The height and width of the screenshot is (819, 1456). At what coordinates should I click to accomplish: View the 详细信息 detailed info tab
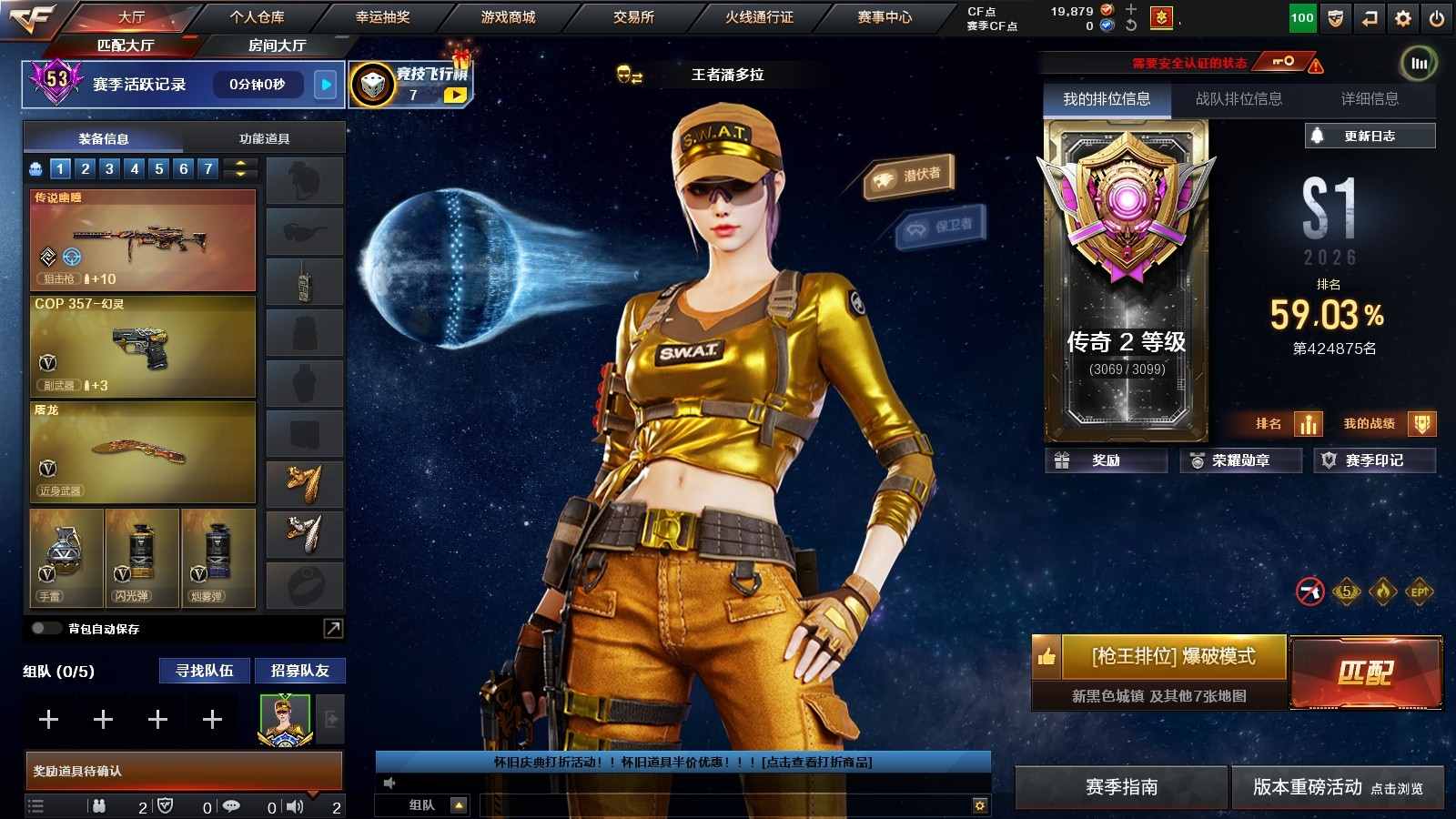pos(1370,99)
